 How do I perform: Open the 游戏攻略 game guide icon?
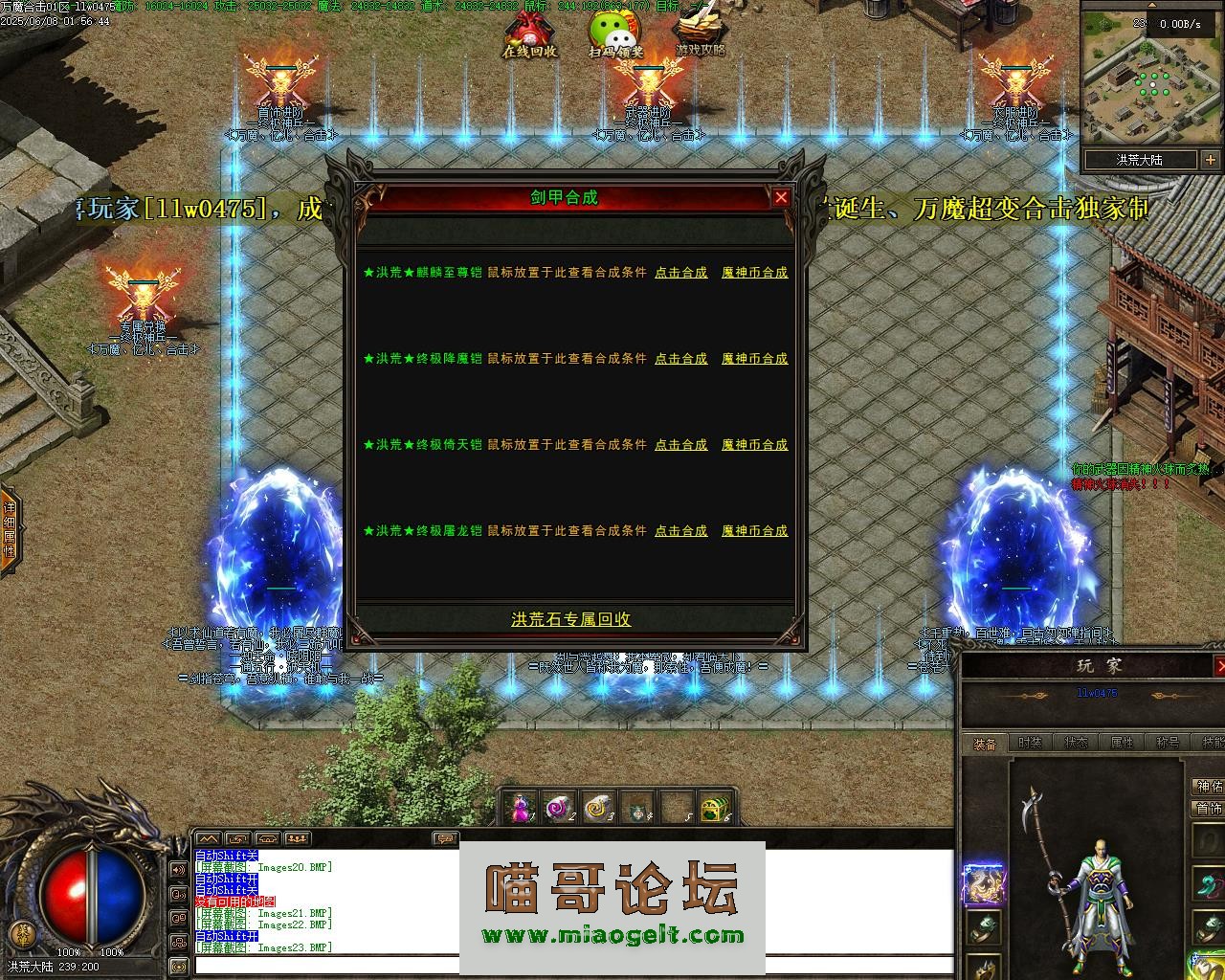(700, 35)
